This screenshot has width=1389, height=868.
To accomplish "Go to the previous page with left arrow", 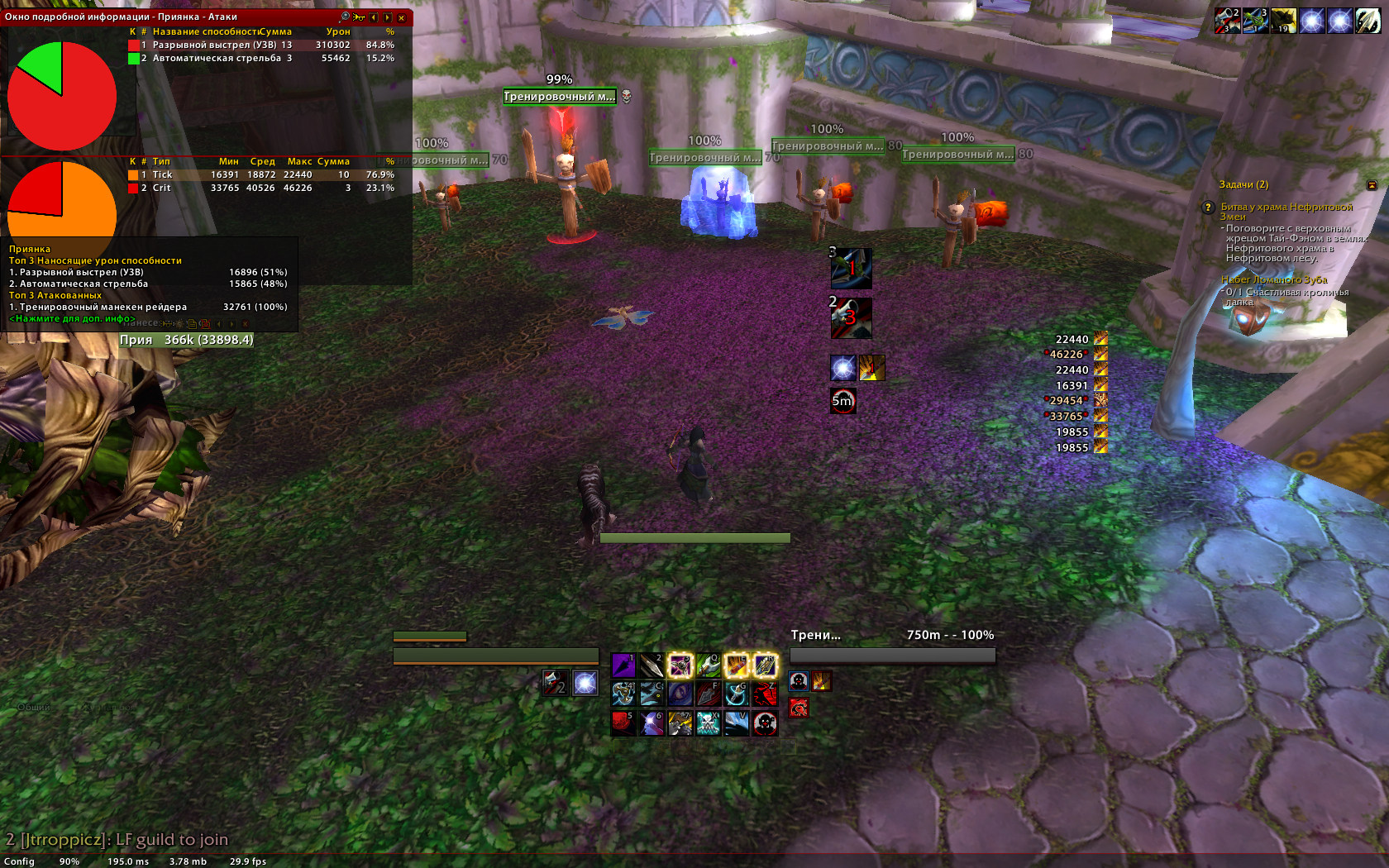I will click(374, 17).
